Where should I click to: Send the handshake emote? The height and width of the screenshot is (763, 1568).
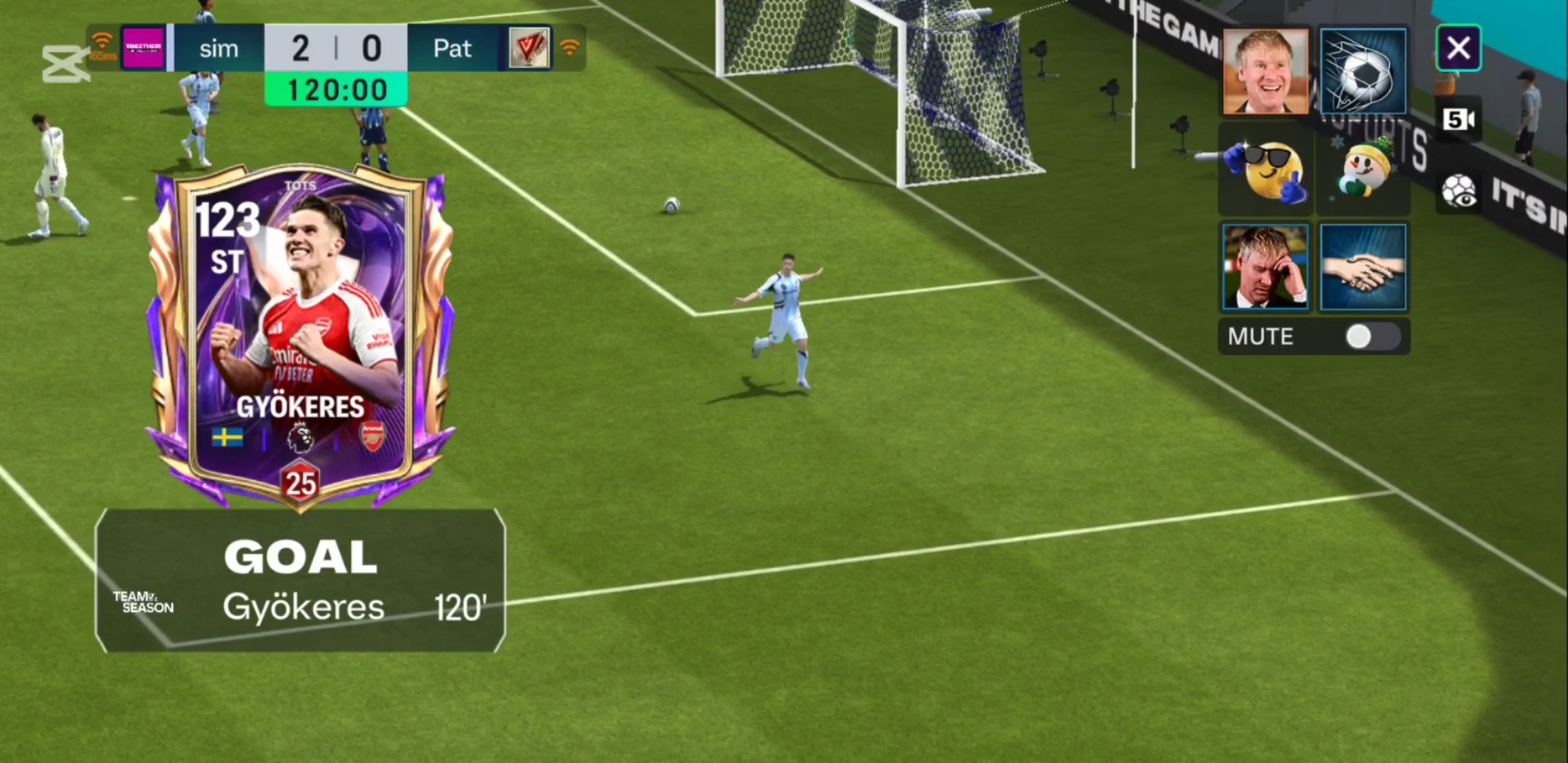[1362, 267]
